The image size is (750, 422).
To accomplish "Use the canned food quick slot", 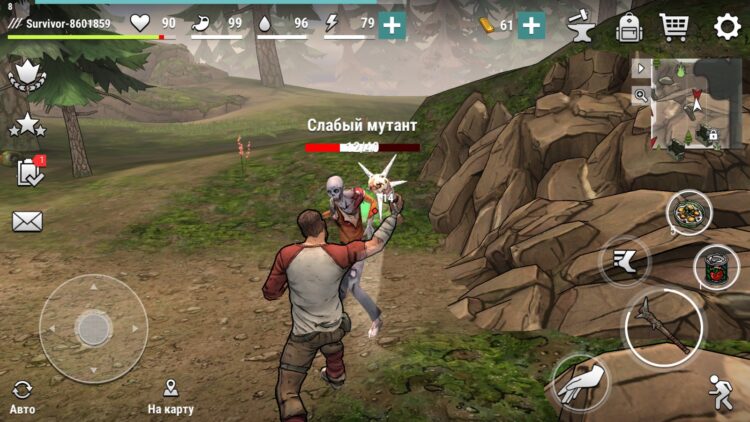I will pos(716,267).
